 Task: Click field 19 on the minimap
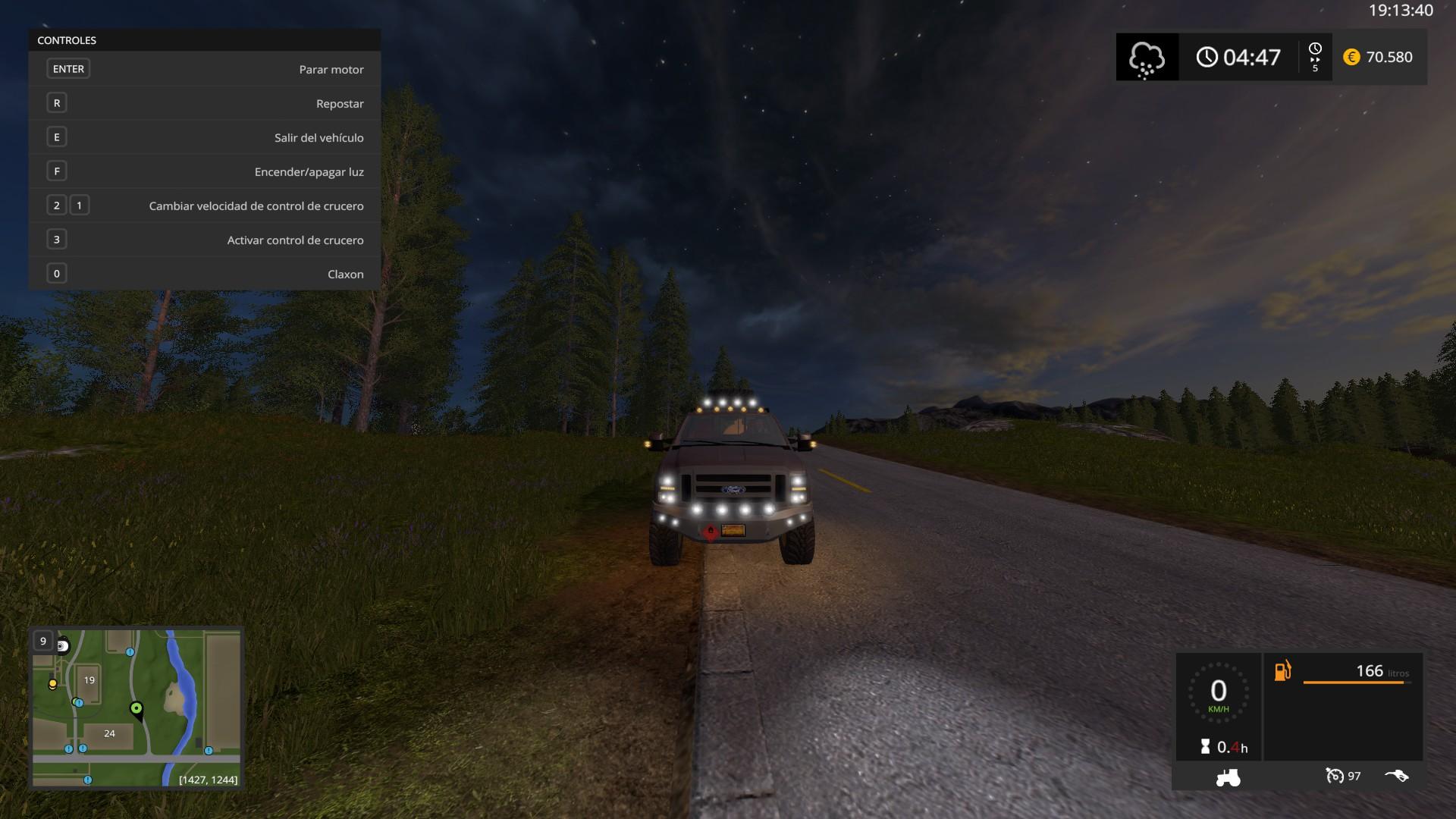89,680
